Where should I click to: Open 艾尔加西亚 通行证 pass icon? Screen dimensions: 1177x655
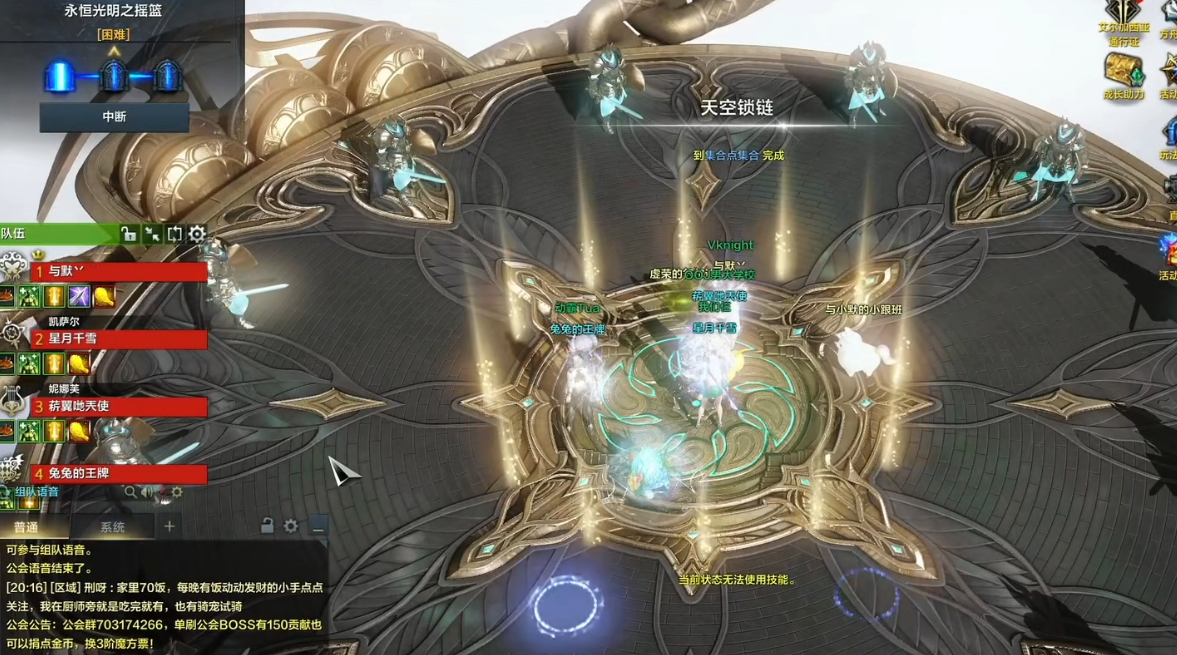(1124, 12)
